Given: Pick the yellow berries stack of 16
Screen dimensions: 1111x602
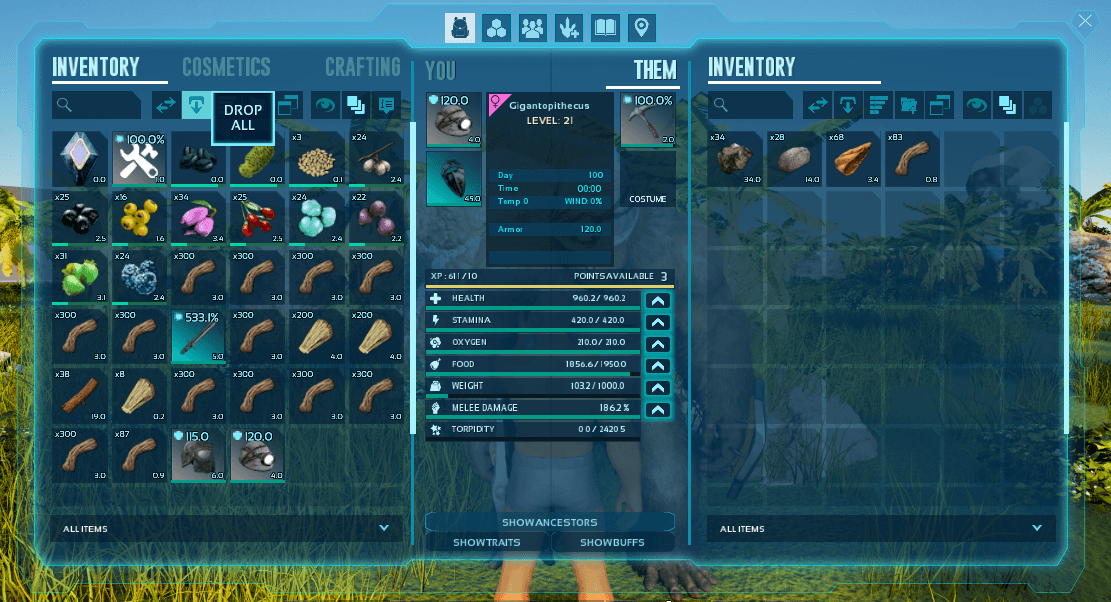Looking at the screenshot, I should coord(139,216).
